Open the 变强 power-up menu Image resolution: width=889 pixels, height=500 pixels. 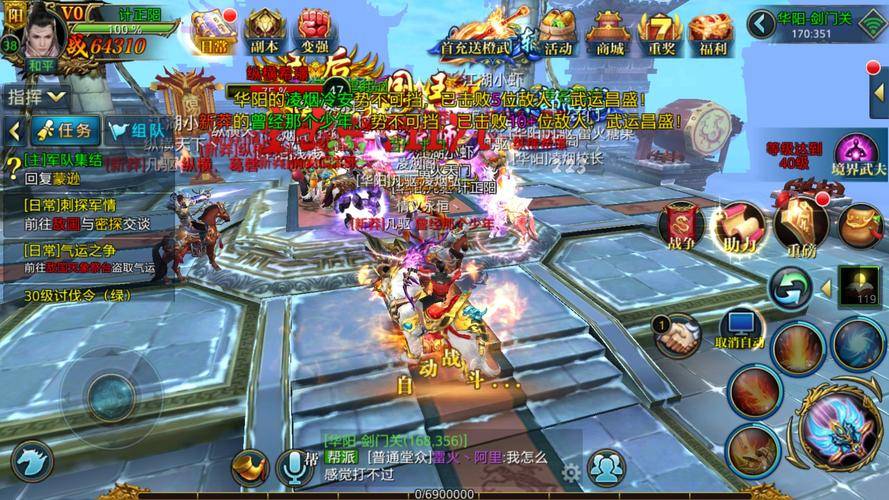[313, 30]
